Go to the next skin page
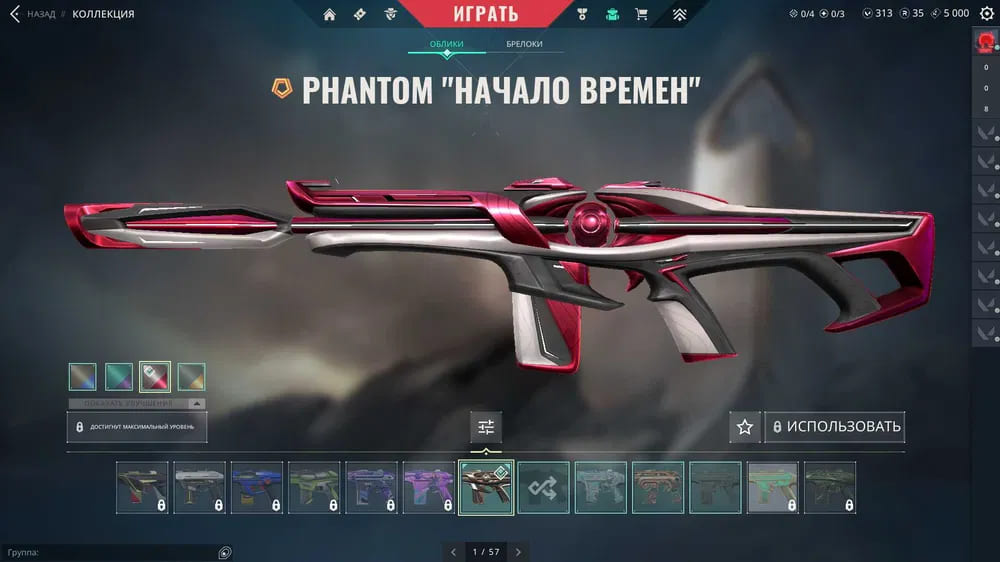Viewport: 1000px width, 562px height. (x=518, y=551)
